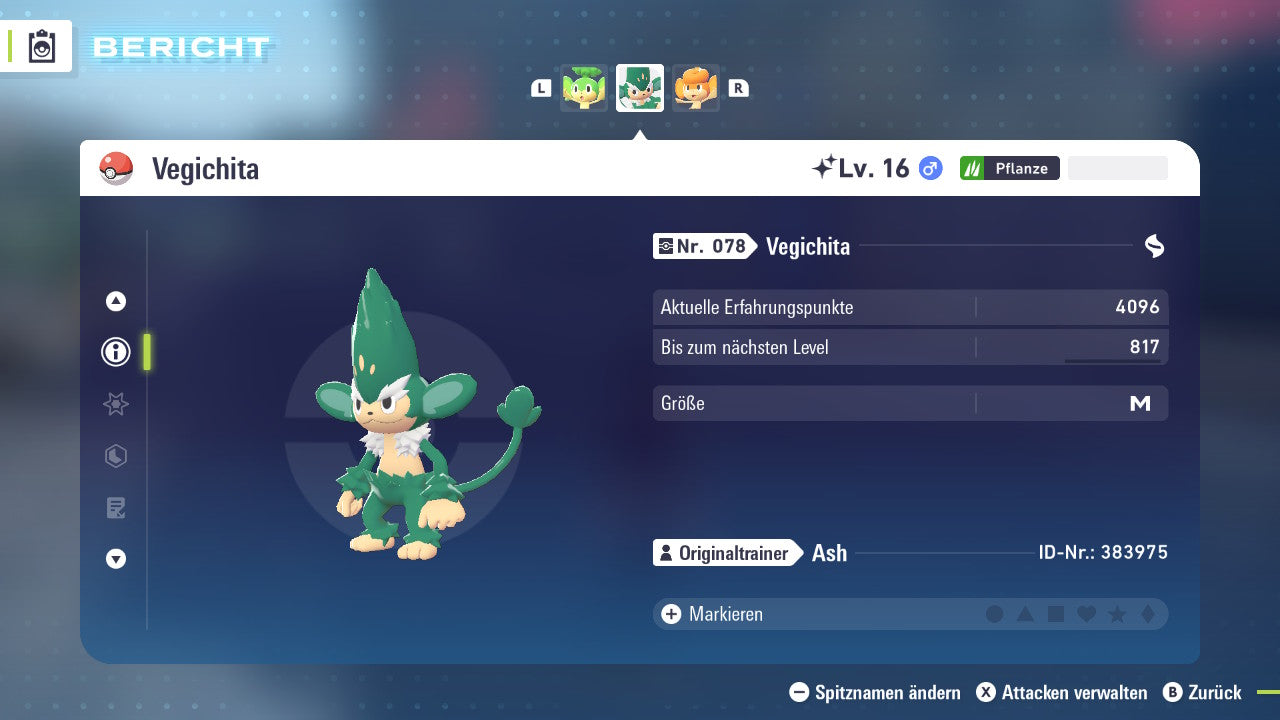
Task: Select the star-shaped moves page icon in sidebar
Action: point(115,404)
